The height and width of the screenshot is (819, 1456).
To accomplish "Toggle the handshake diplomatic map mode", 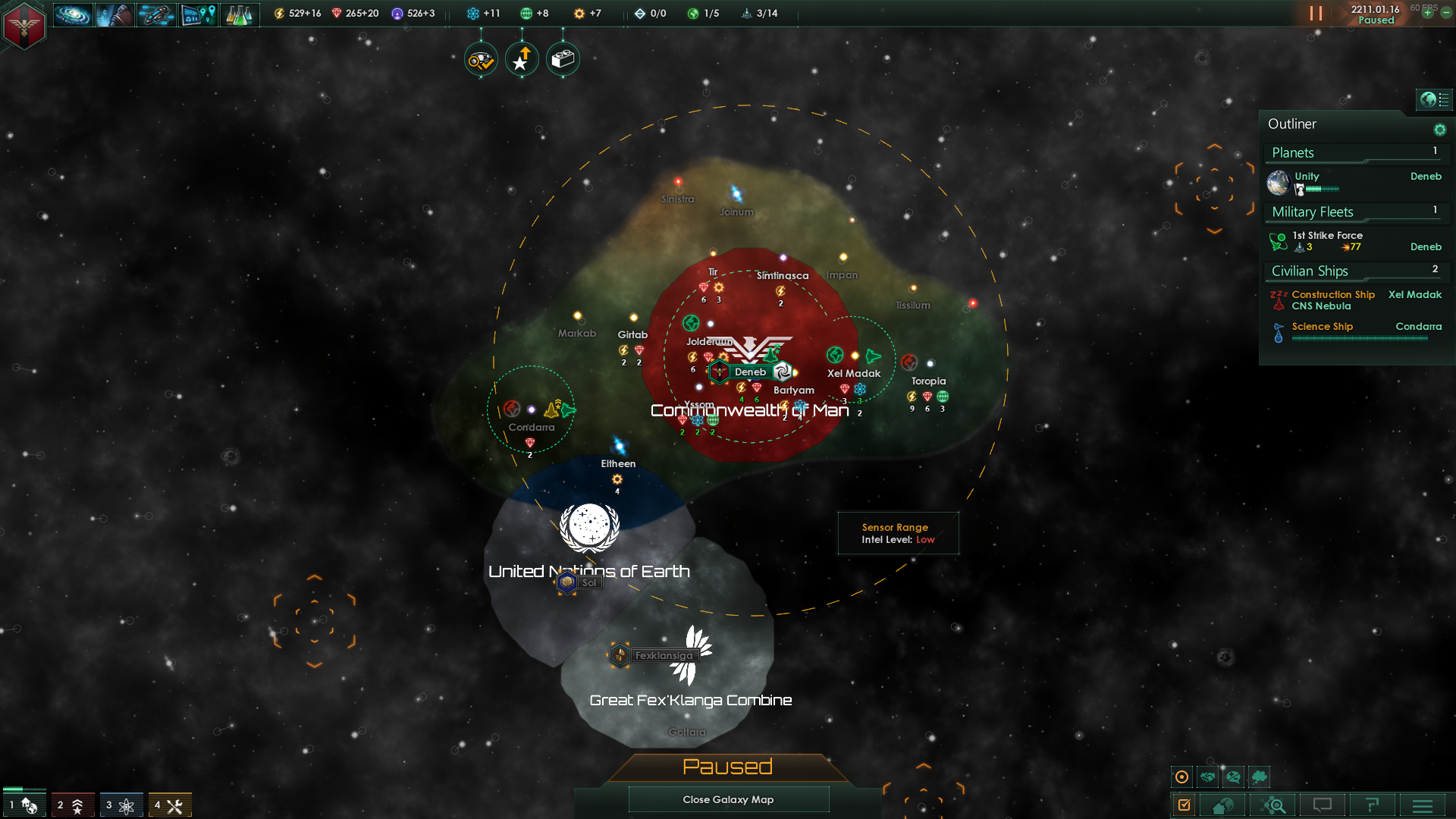I will tap(1208, 777).
